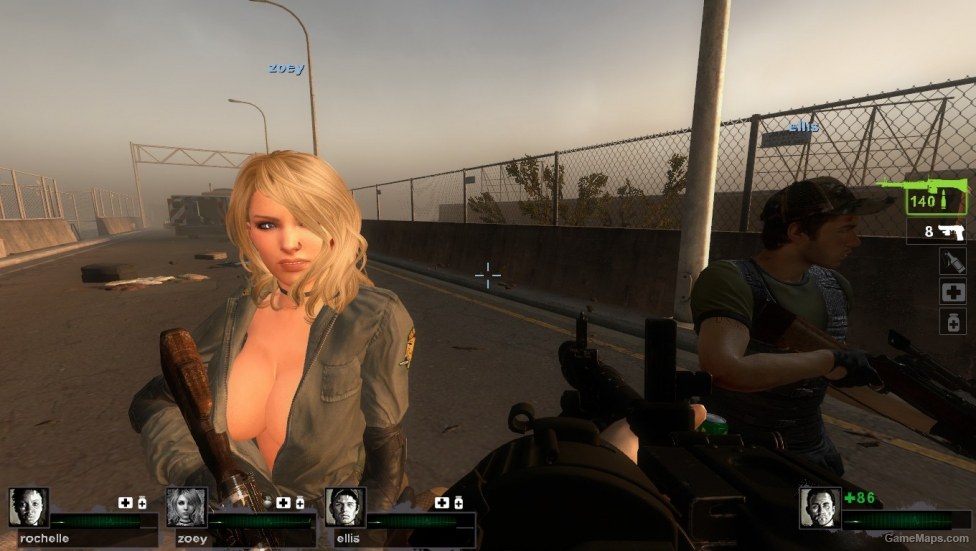The height and width of the screenshot is (551, 976).
Task: Click your own survivor portrait
Action: (x=819, y=507)
